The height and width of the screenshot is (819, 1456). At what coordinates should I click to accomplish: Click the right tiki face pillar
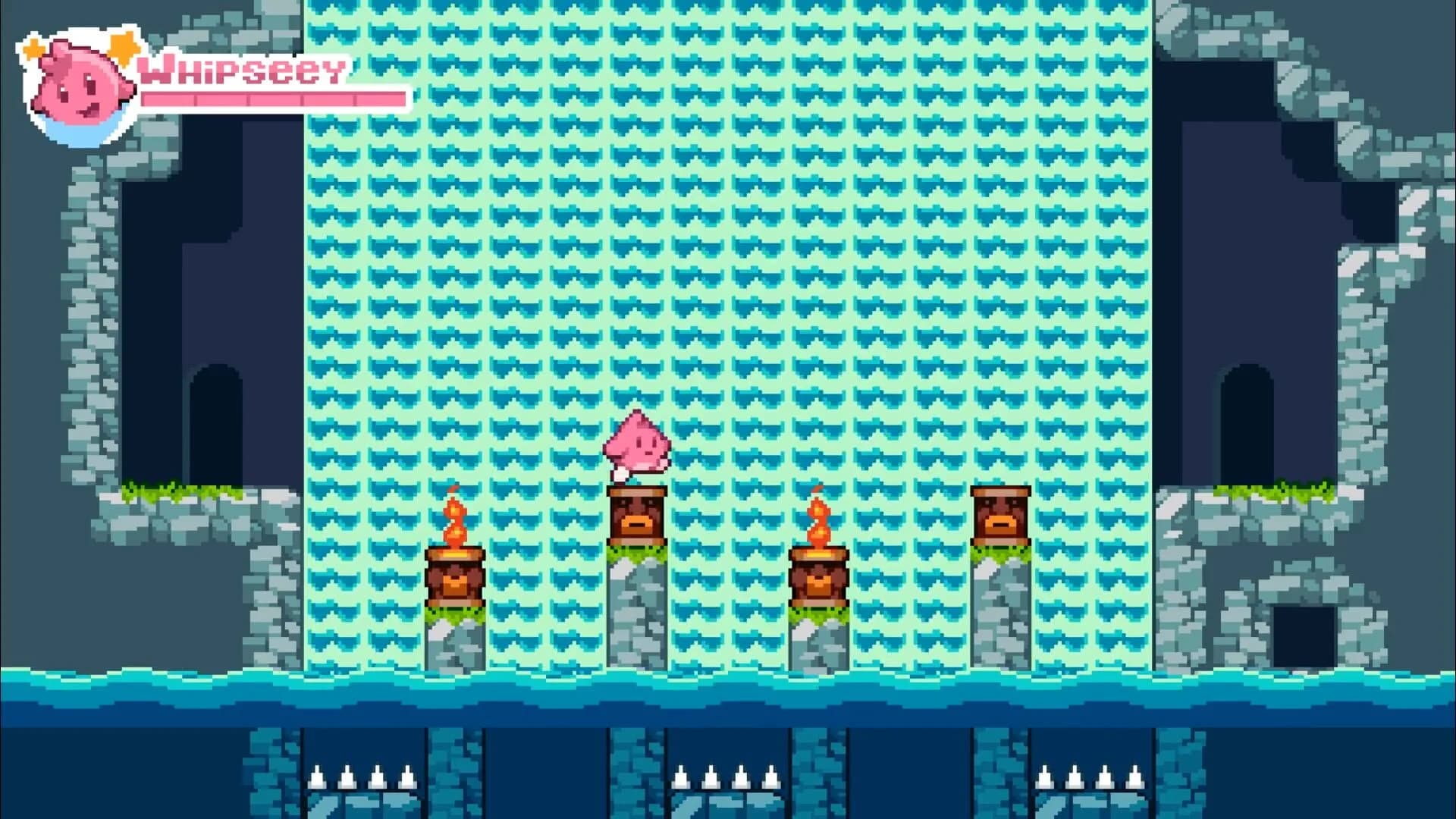point(1001,516)
